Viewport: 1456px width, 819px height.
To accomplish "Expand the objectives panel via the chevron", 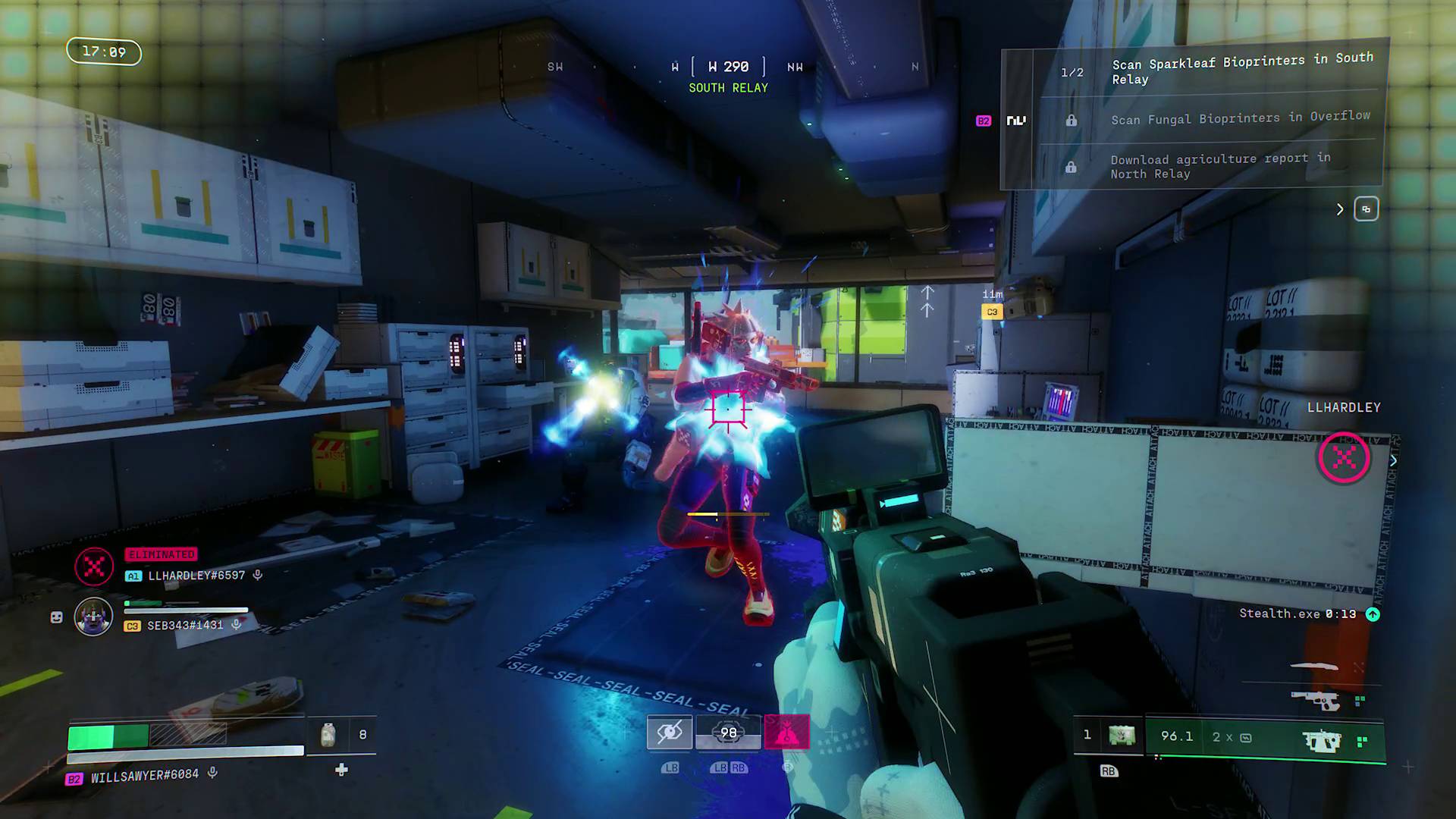I will click(x=1339, y=209).
